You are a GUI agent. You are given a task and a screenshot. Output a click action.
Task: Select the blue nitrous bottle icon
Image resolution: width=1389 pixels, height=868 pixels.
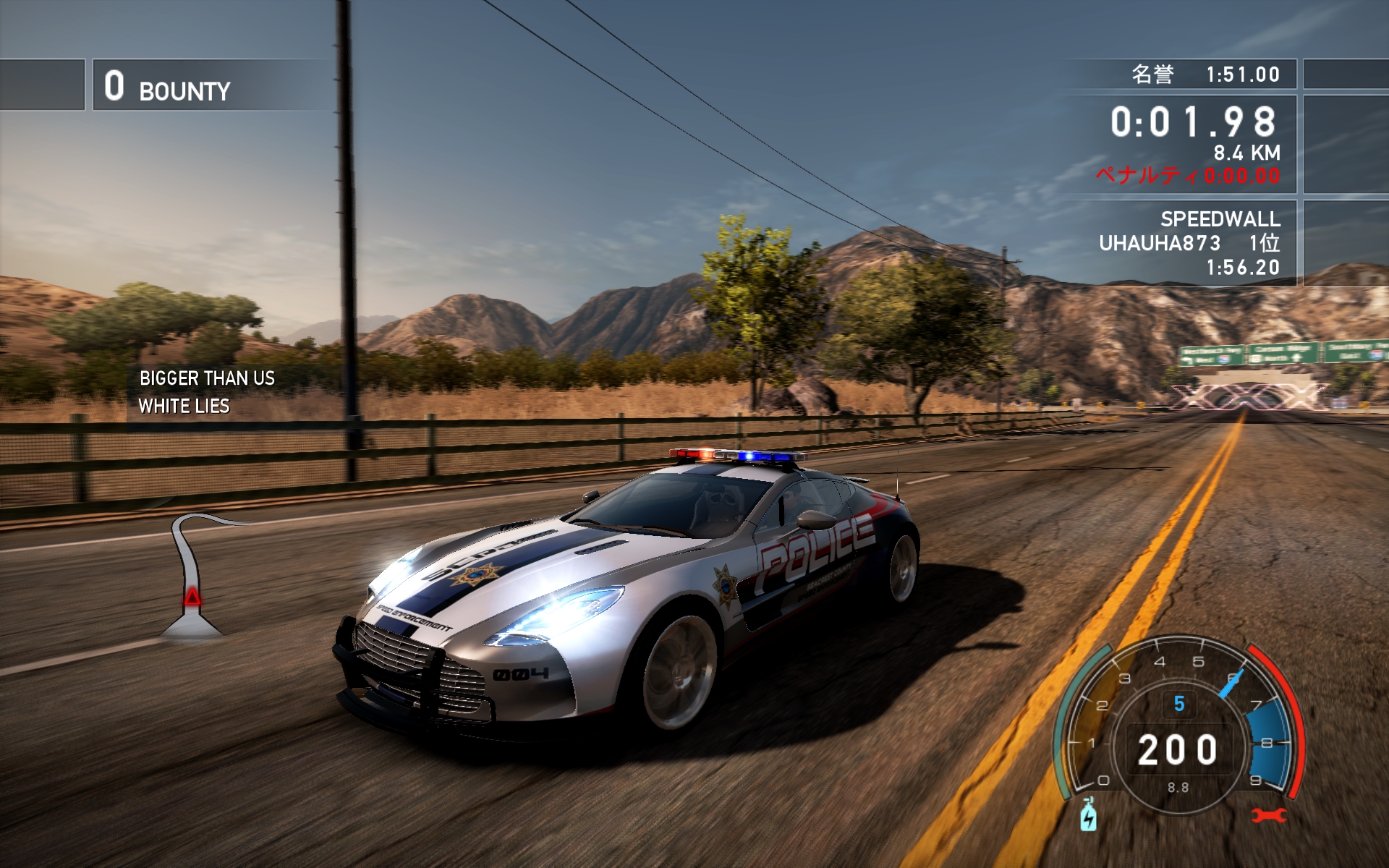point(1088,815)
